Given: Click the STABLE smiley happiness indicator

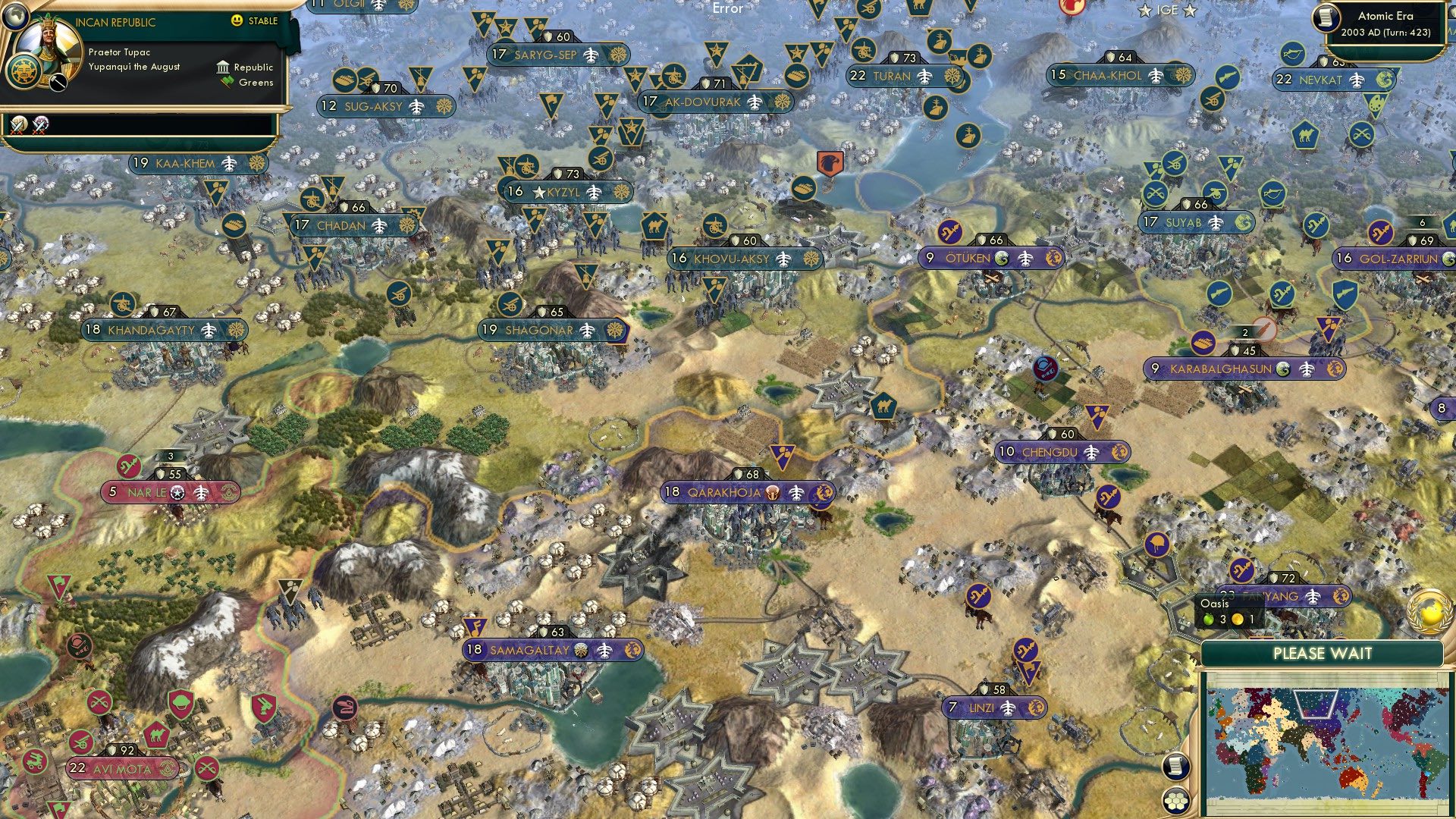Looking at the screenshot, I should (x=237, y=21).
